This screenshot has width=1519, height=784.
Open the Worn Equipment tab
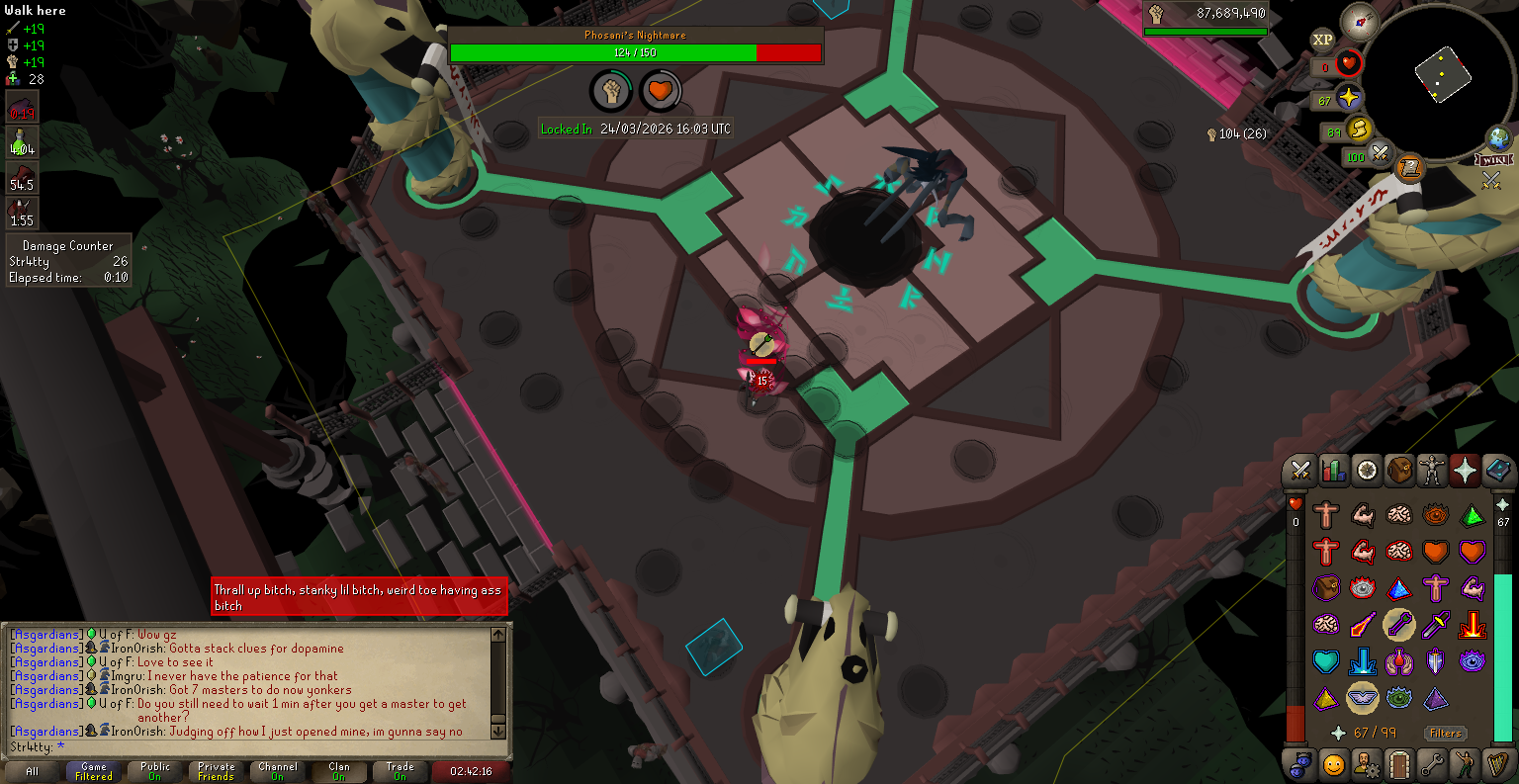coord(1432,471)
